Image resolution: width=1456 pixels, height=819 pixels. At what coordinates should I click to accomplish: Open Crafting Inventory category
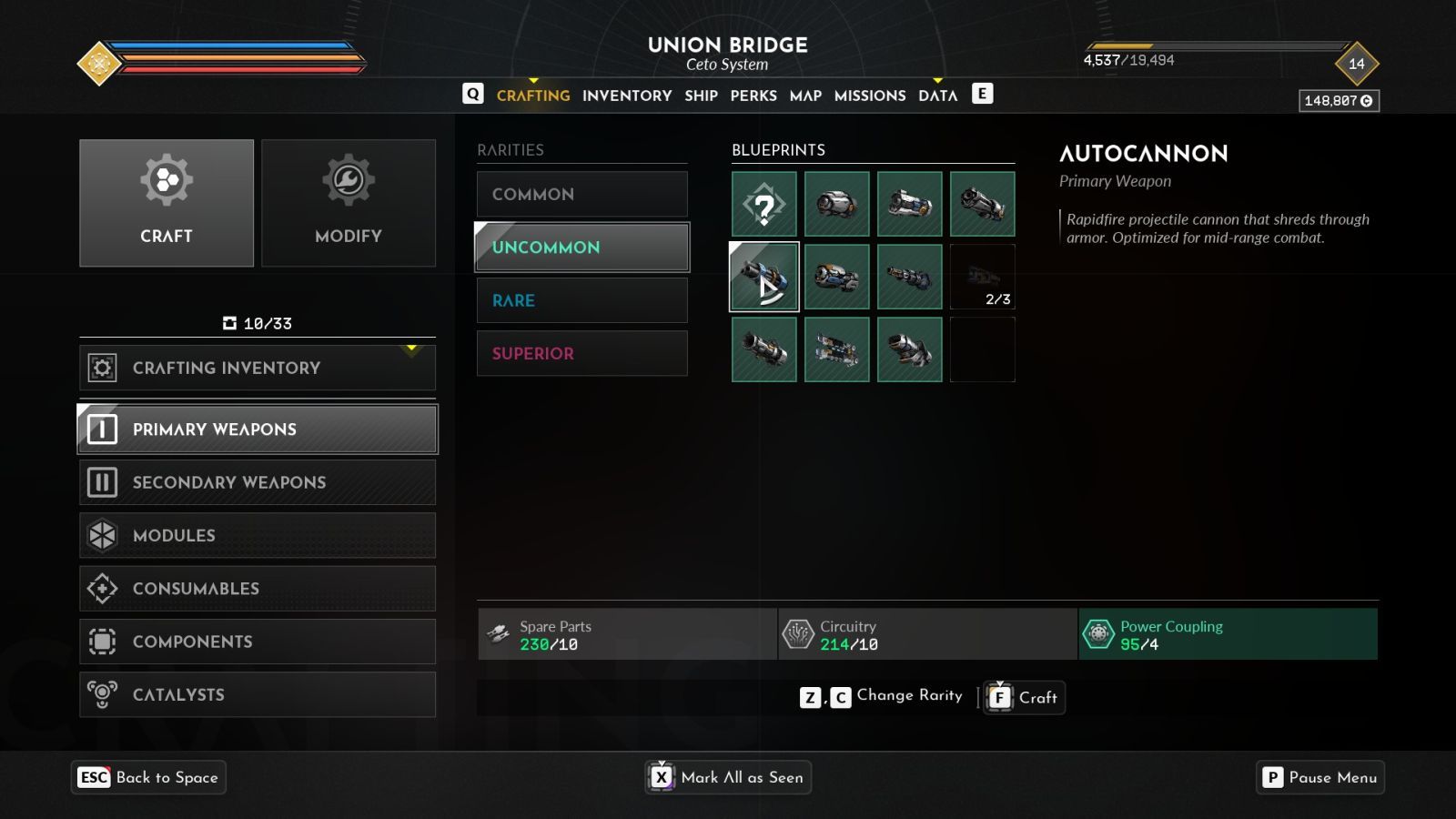(x=257, y=368)
